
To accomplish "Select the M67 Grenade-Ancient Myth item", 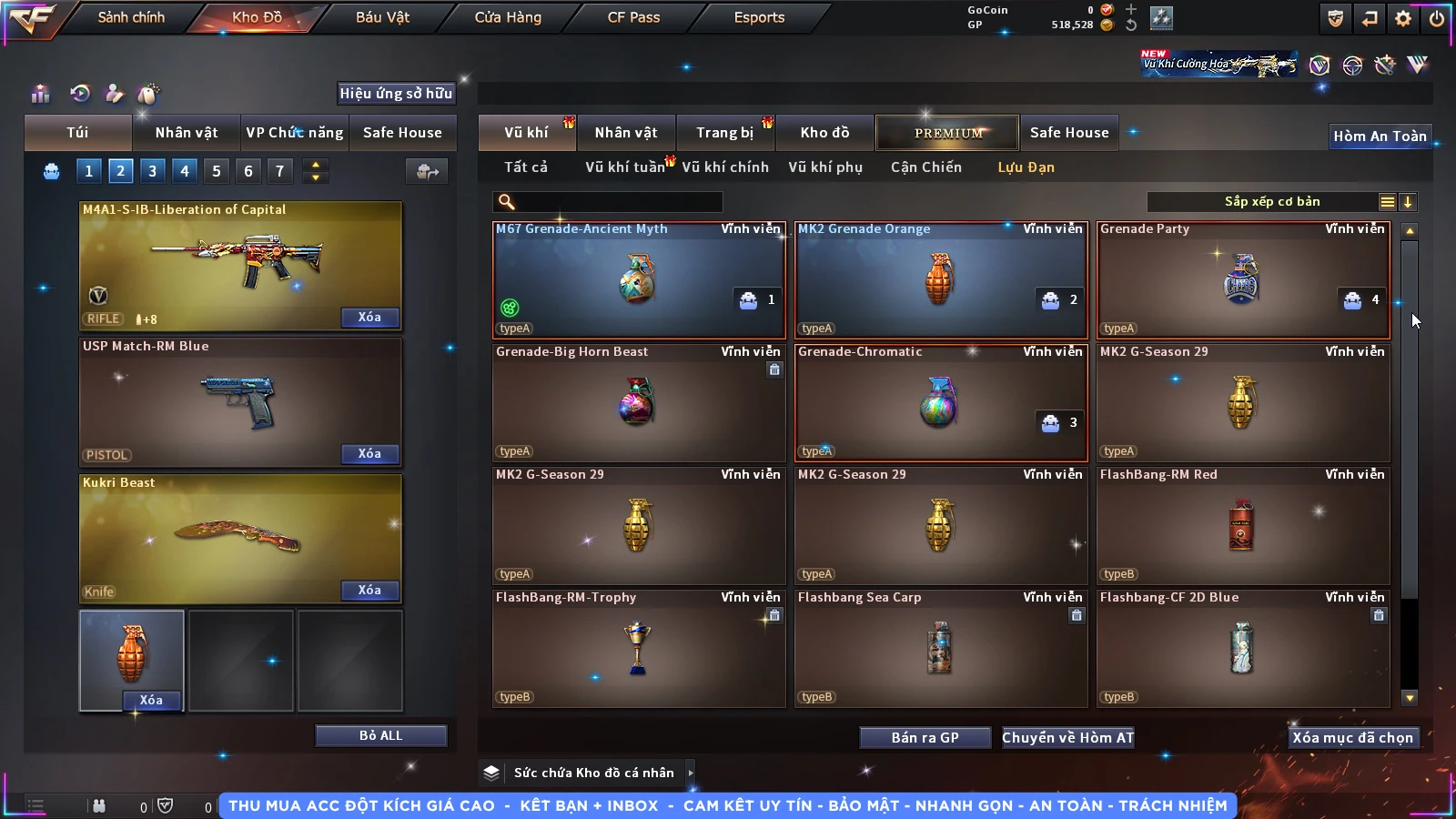I will (x=638, y=280).
